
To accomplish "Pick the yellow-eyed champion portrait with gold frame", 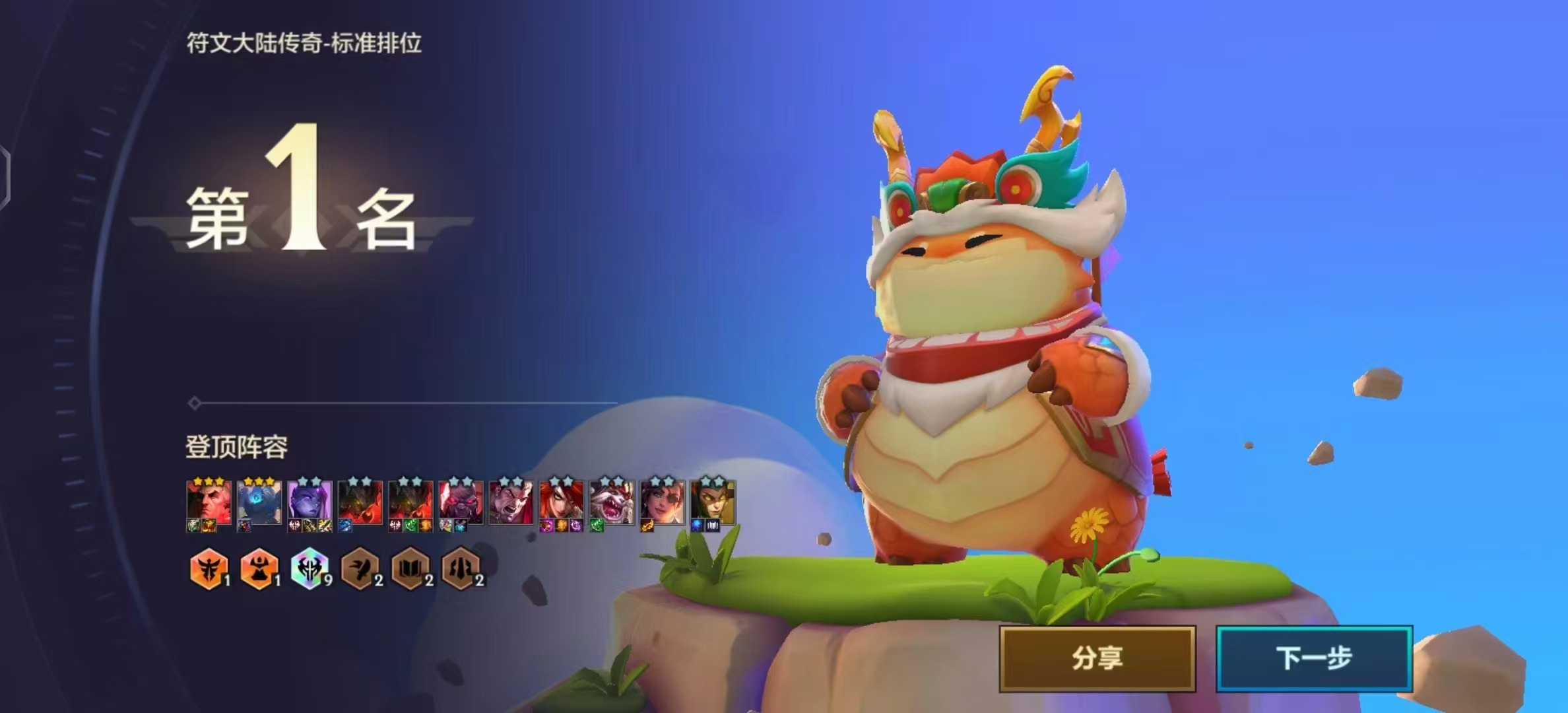I will pyautogui.click(x=713, y=502).
